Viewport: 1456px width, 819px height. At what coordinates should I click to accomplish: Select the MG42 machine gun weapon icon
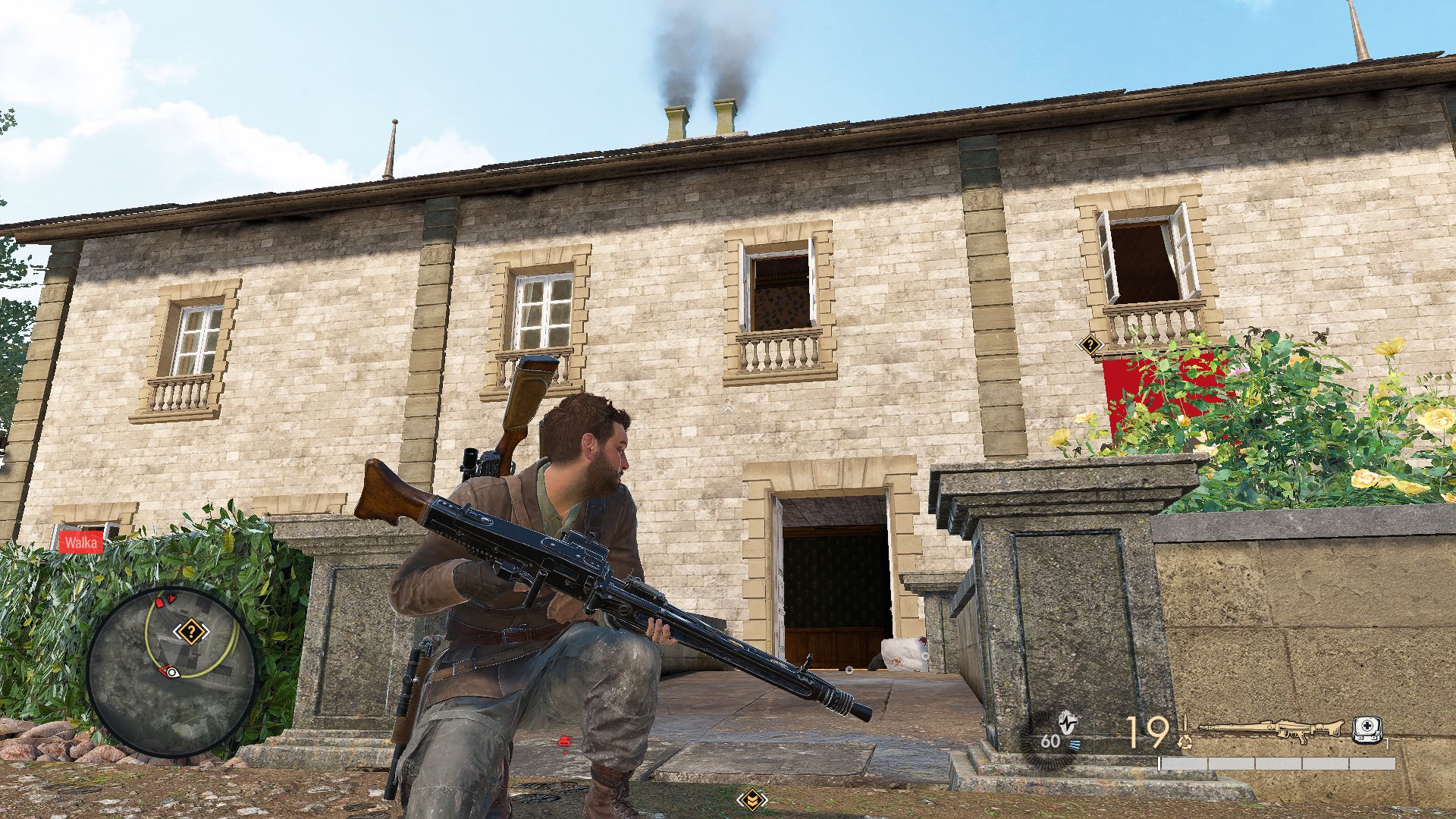pyautogui.click(x=1270, y=730)
